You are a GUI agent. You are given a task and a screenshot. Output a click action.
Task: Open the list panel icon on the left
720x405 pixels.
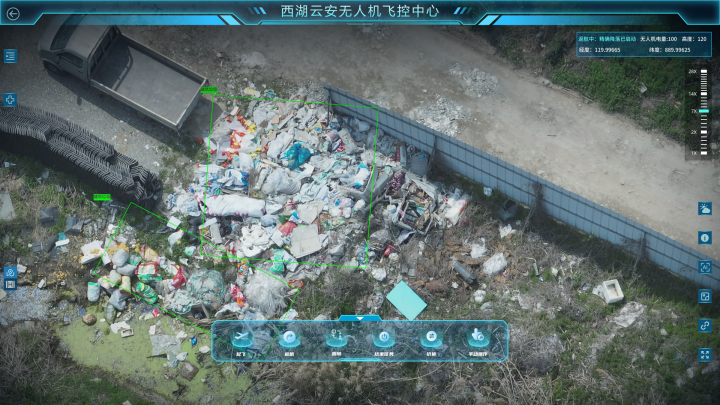(x=10, y=57)
